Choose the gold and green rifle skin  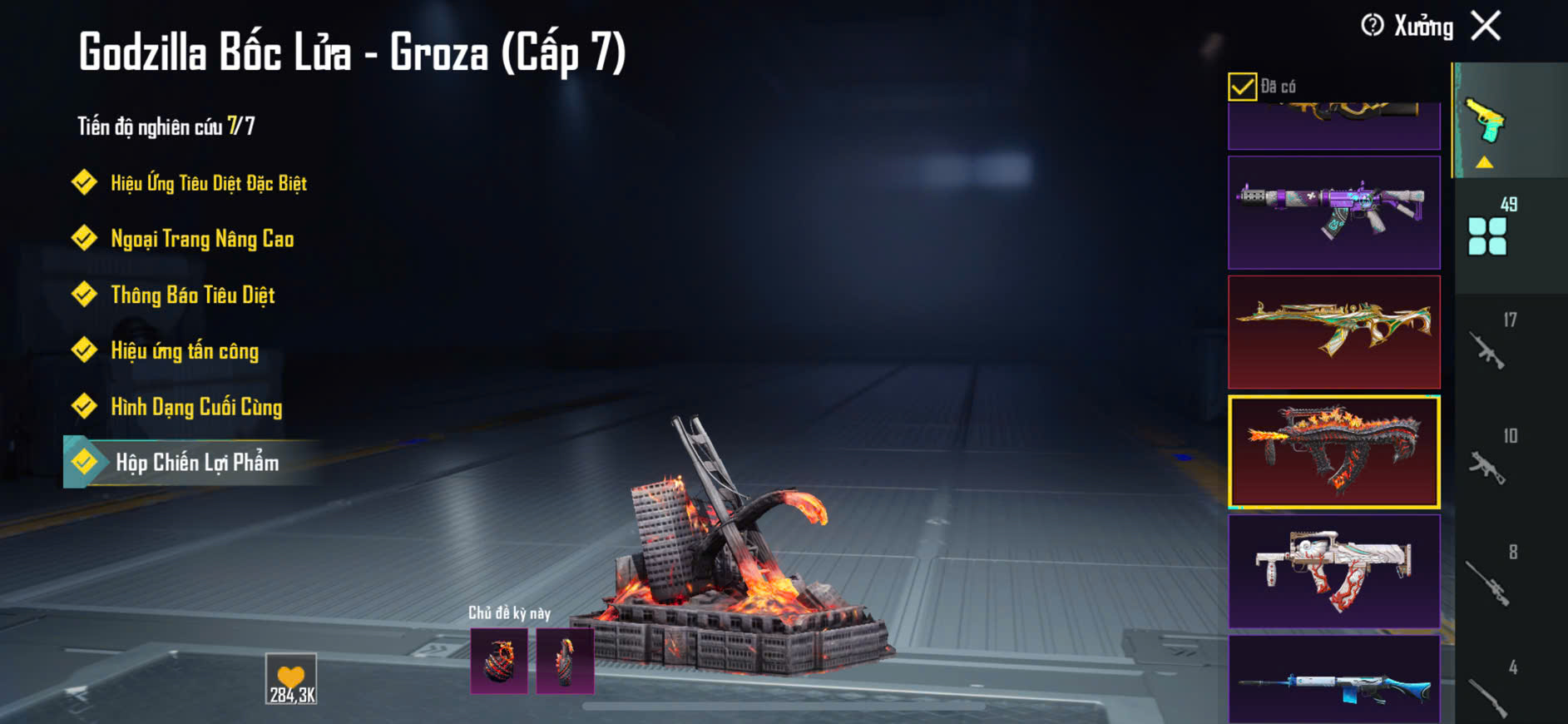pyautogui.click(x=1333, y=332)
